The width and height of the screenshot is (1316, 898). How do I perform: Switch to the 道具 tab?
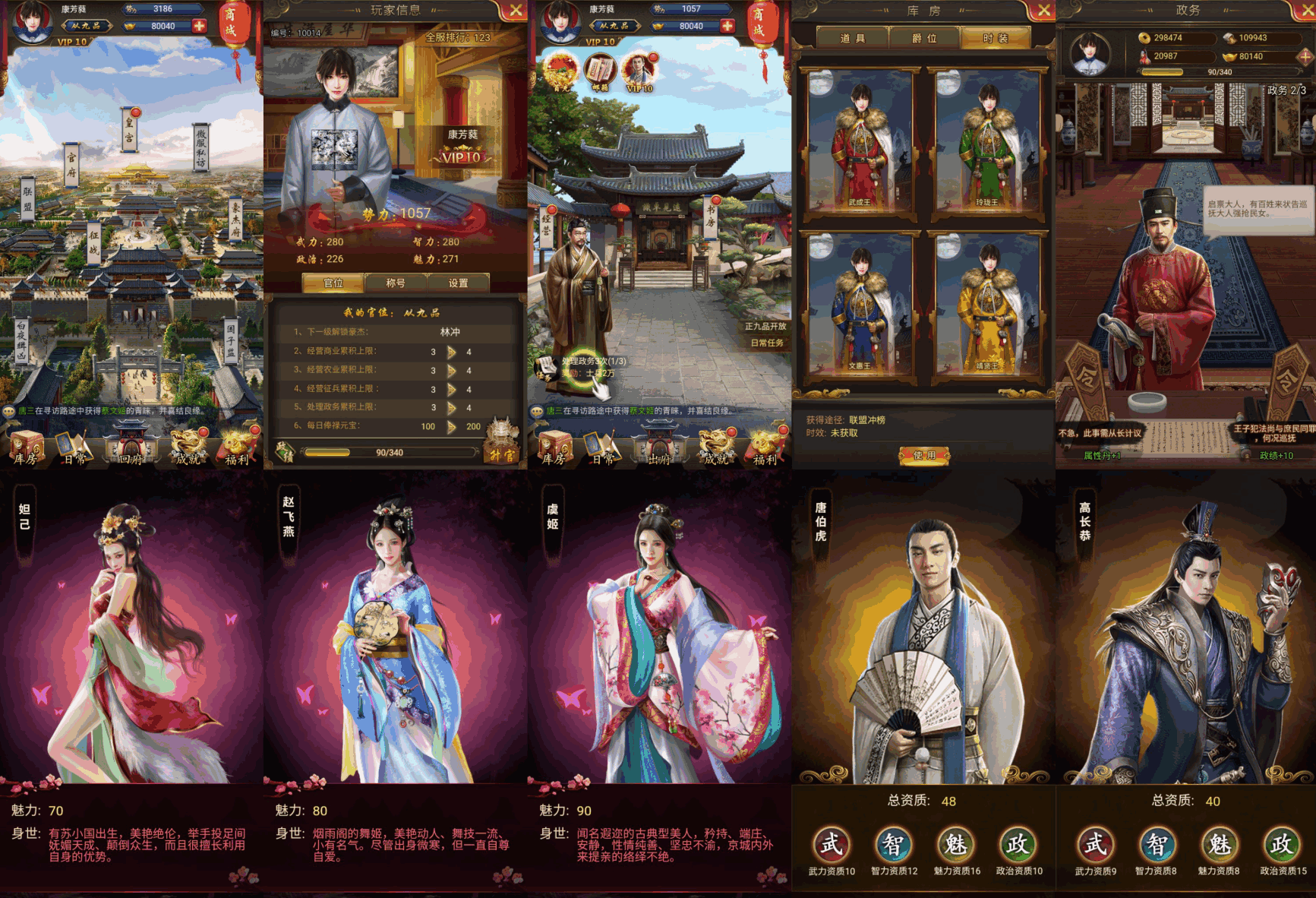[853, 38]
